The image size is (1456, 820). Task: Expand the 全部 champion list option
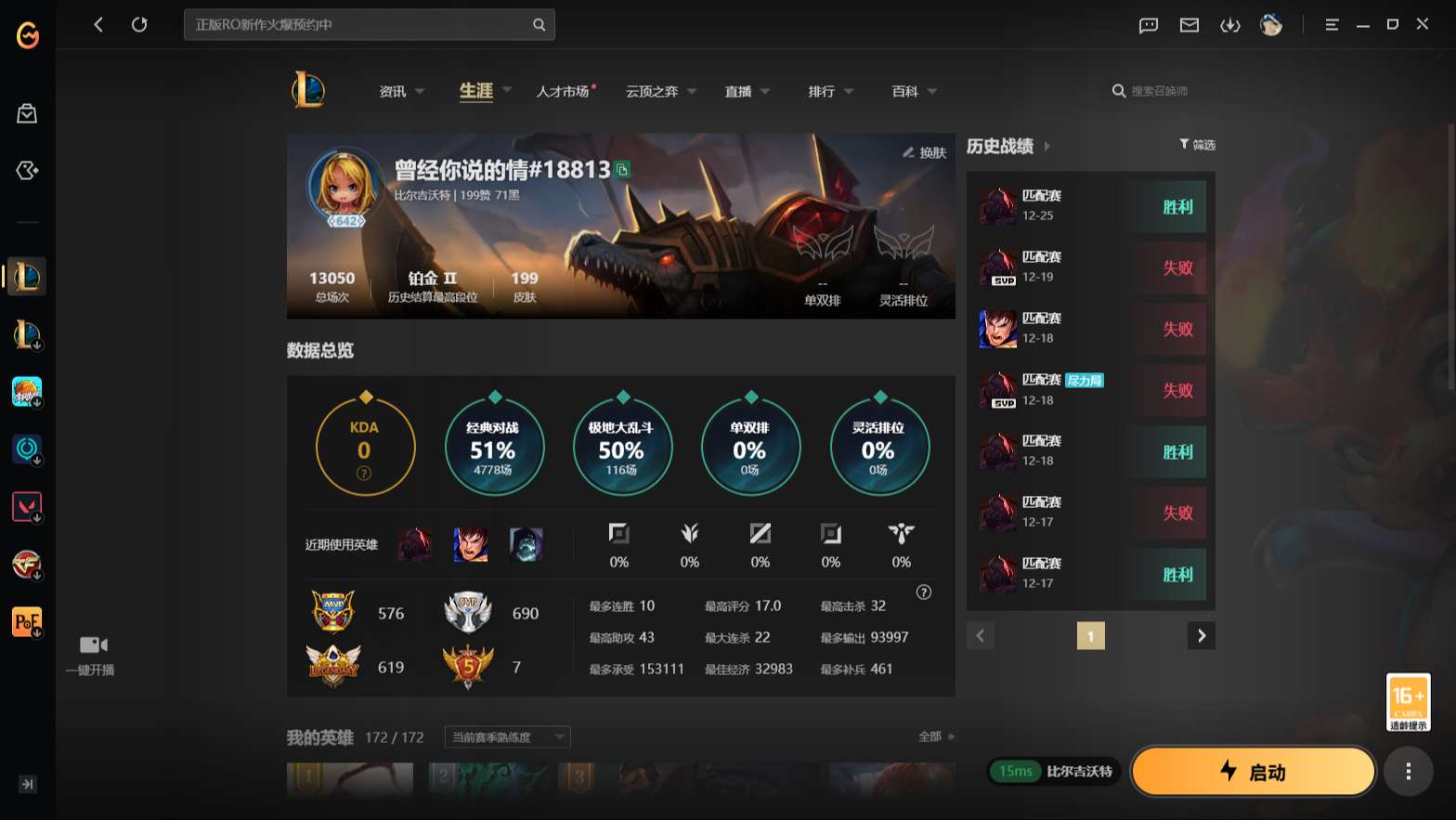(x=931, y=735)
